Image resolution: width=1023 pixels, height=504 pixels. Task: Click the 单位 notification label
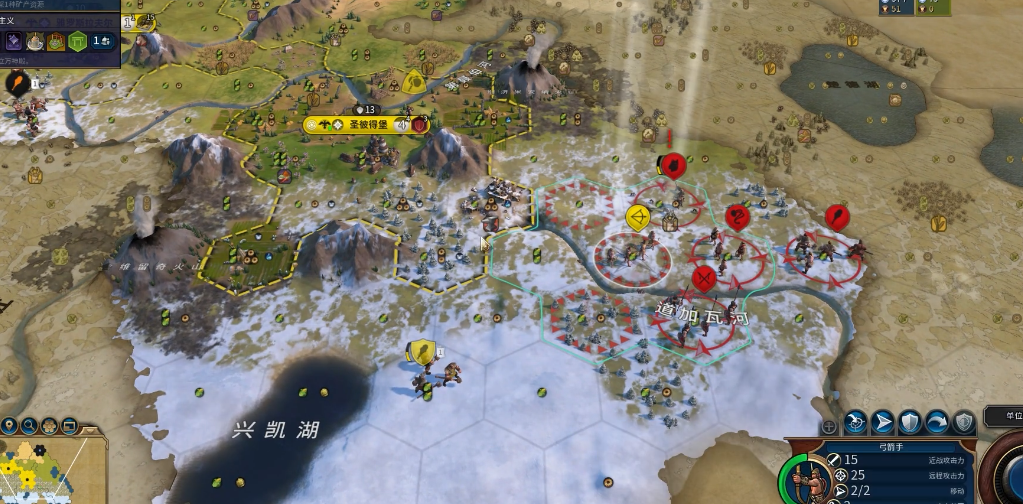[x=1005, y=416]
